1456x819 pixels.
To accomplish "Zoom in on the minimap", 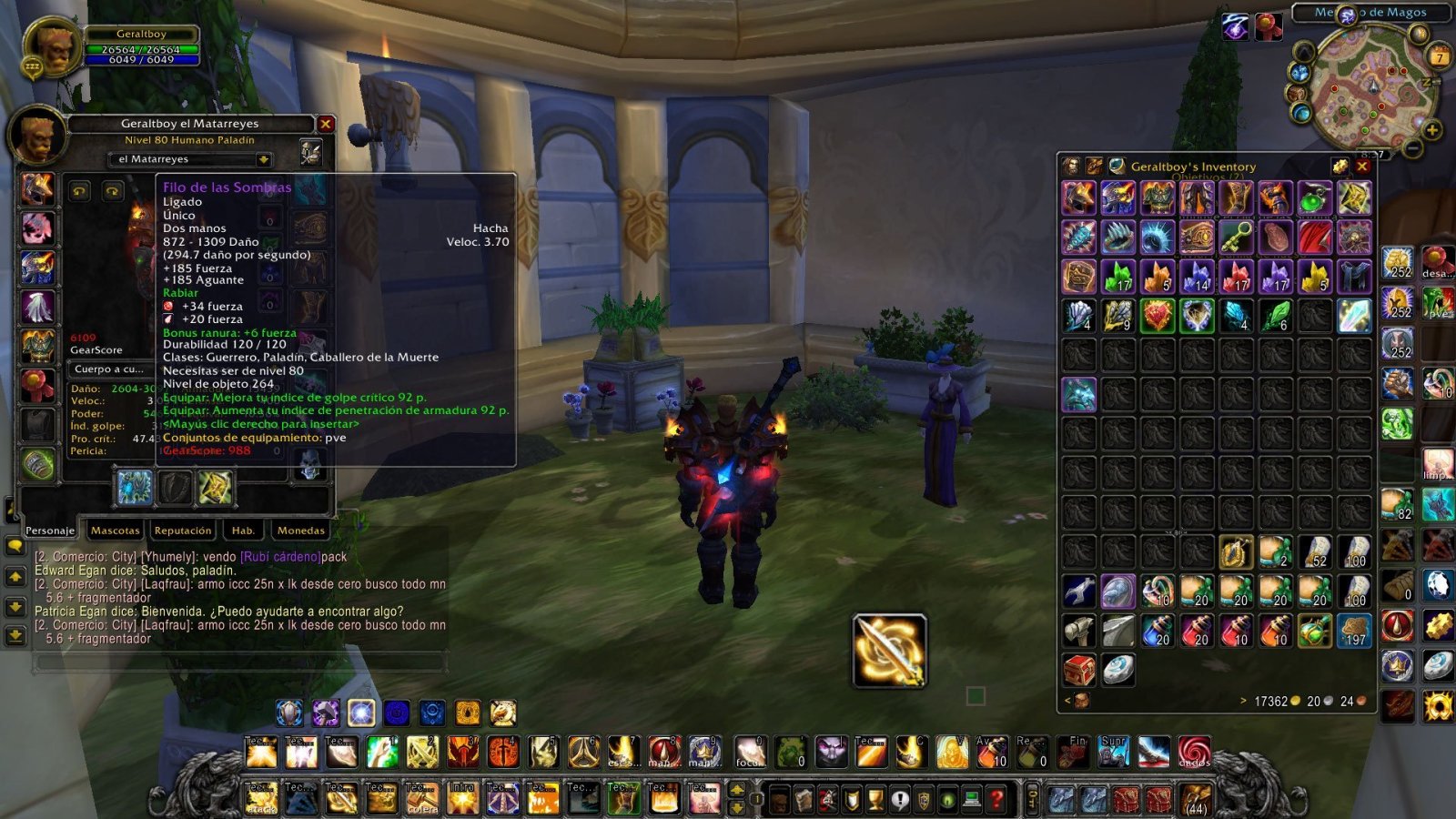I will click(x=1432, y=130).
